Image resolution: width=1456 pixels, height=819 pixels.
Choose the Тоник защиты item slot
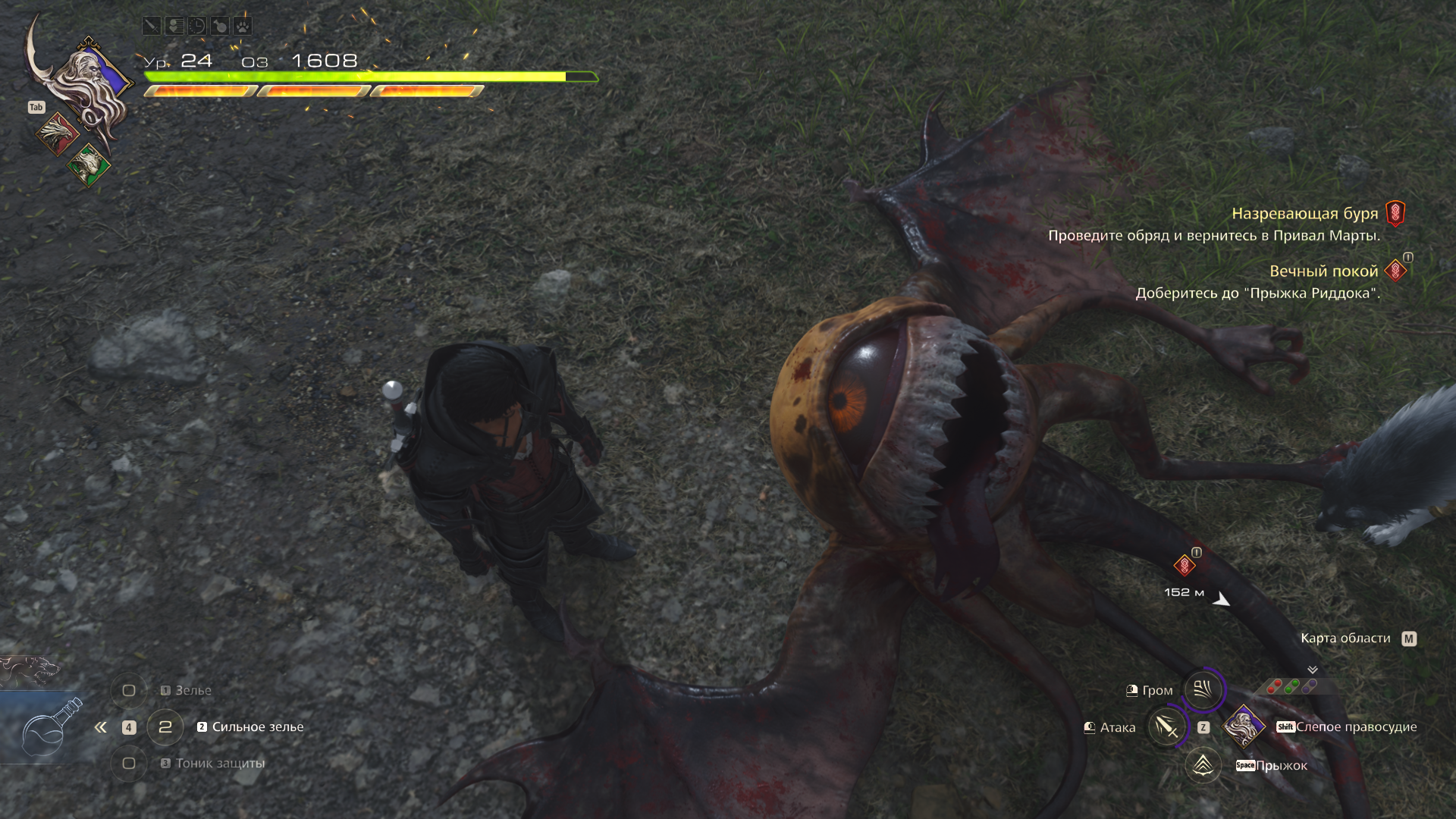[129, 764]
